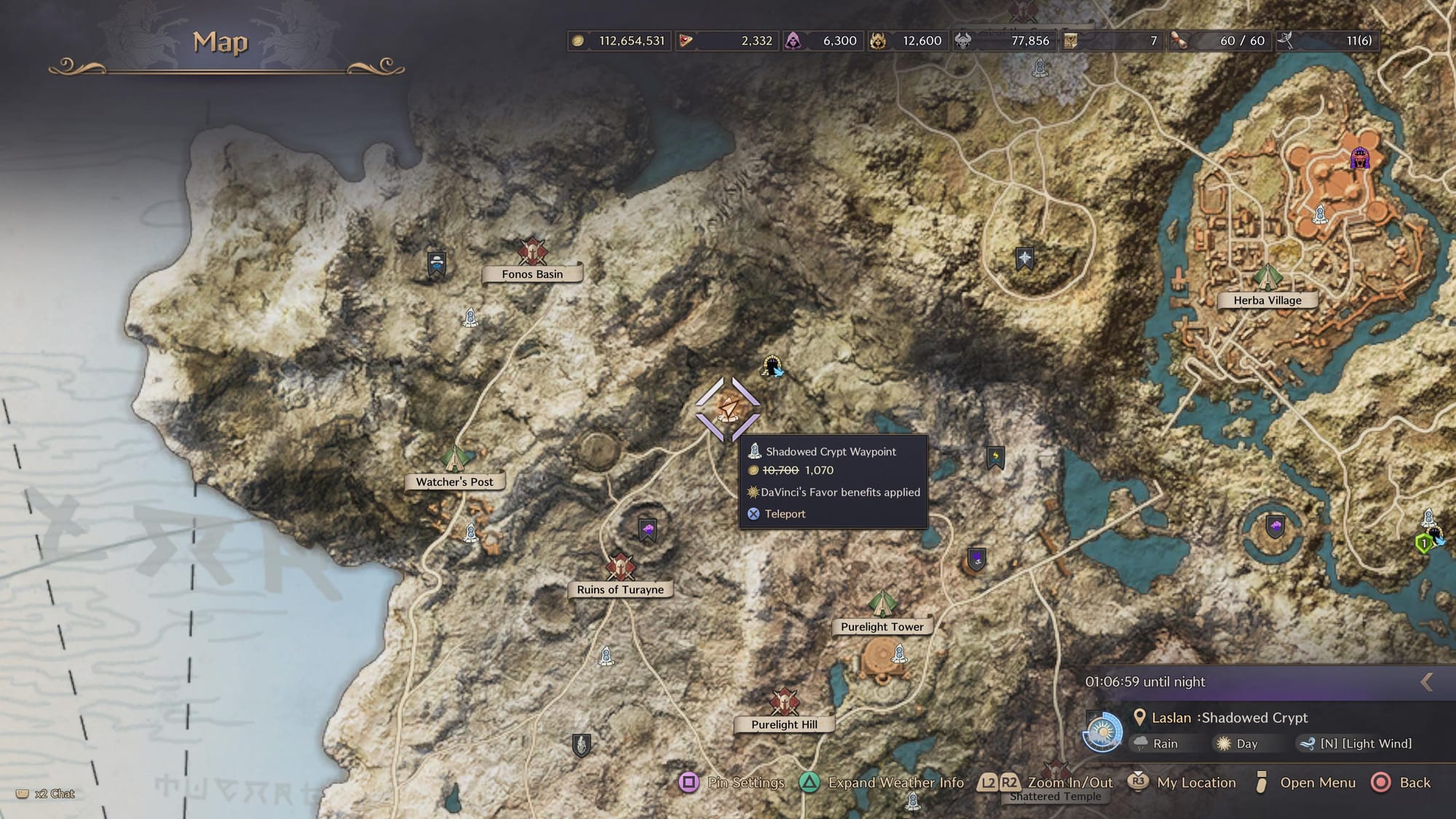Screen dimensions: 1456x819
Task: Go Back from the map
Action: coord(1401,783)
